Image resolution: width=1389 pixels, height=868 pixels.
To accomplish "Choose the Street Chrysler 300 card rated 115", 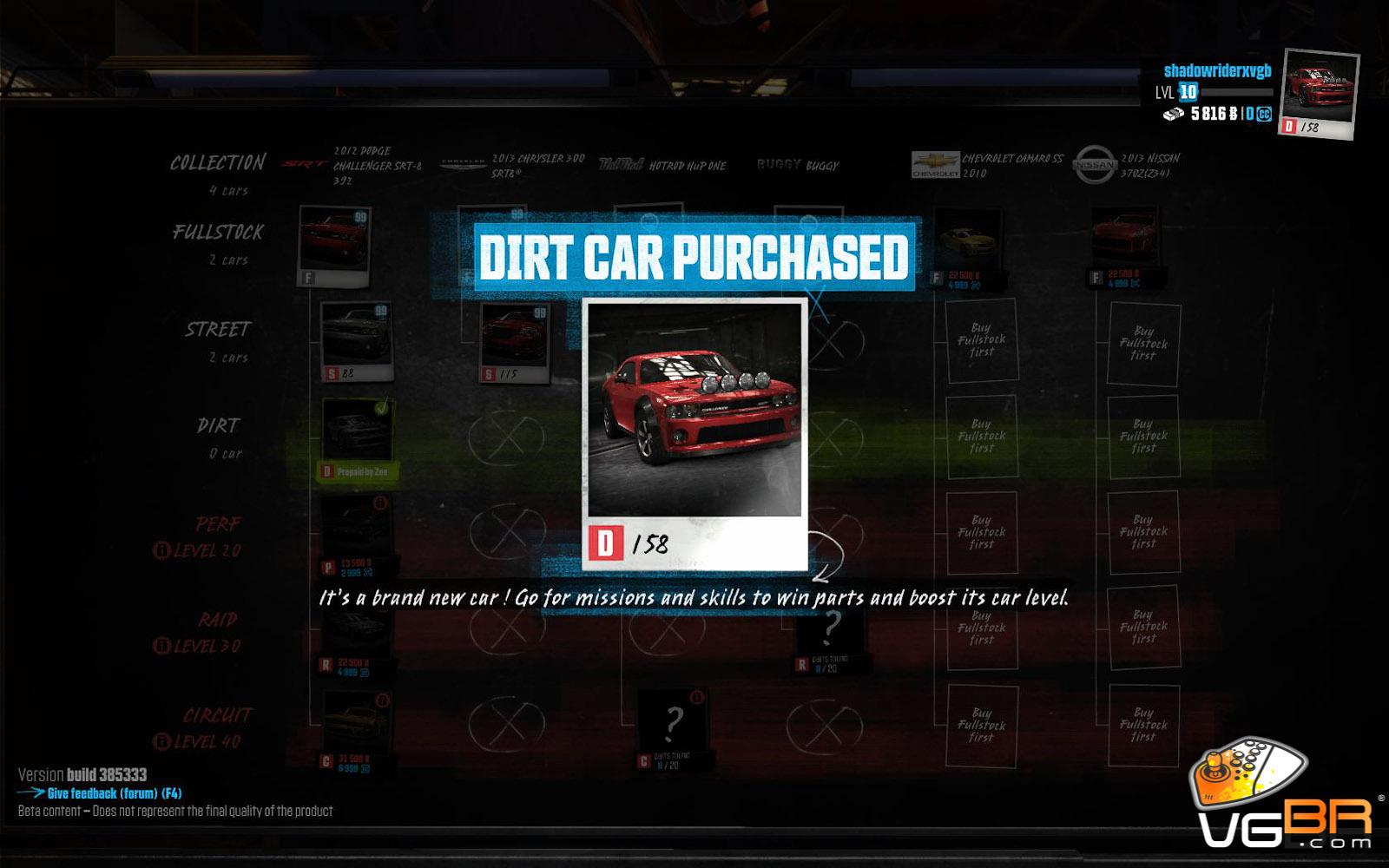I will (x=516, y=342).
